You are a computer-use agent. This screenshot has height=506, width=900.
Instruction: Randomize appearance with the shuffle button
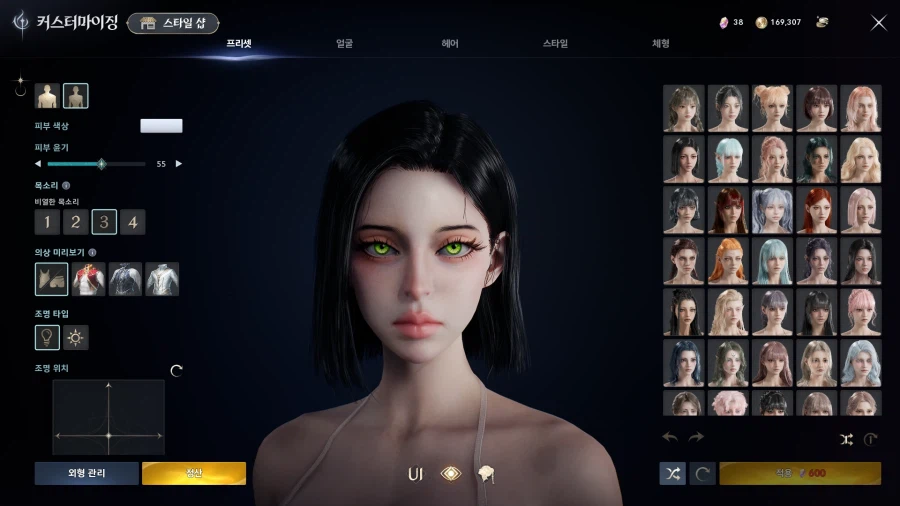coord(673,473)
